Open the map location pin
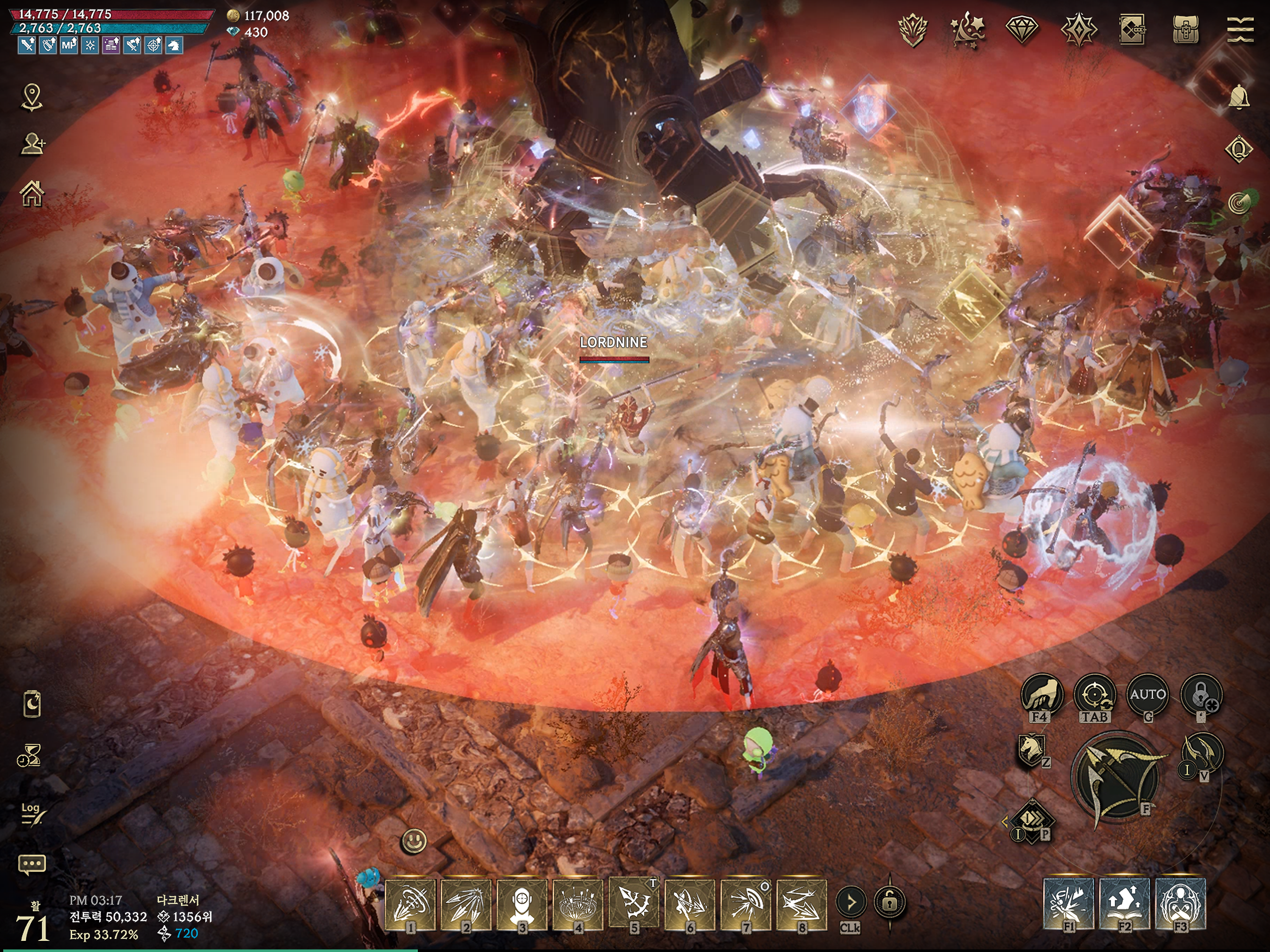 coord(32,97)
